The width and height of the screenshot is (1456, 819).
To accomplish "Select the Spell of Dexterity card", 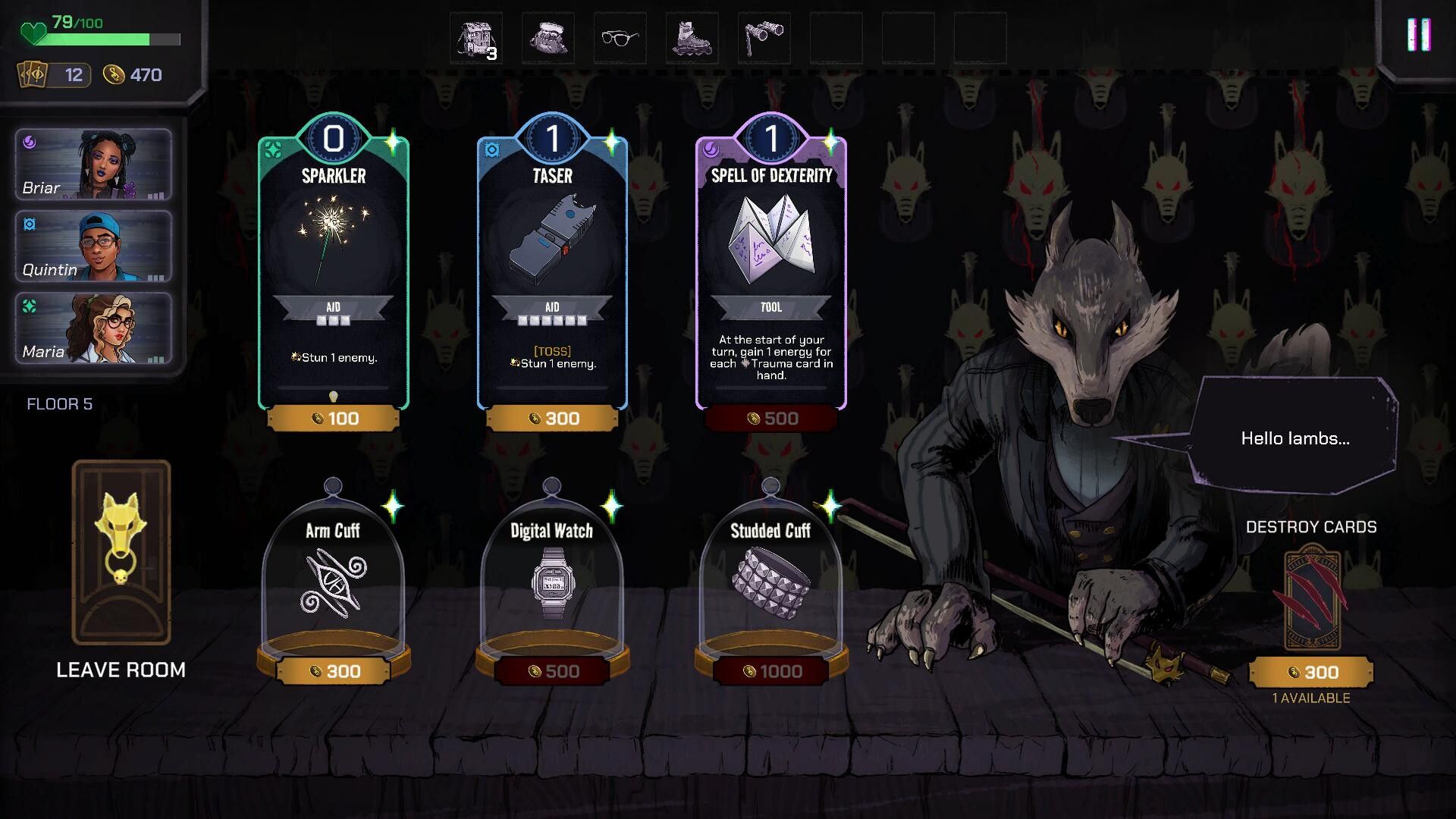I will point(771,273).
